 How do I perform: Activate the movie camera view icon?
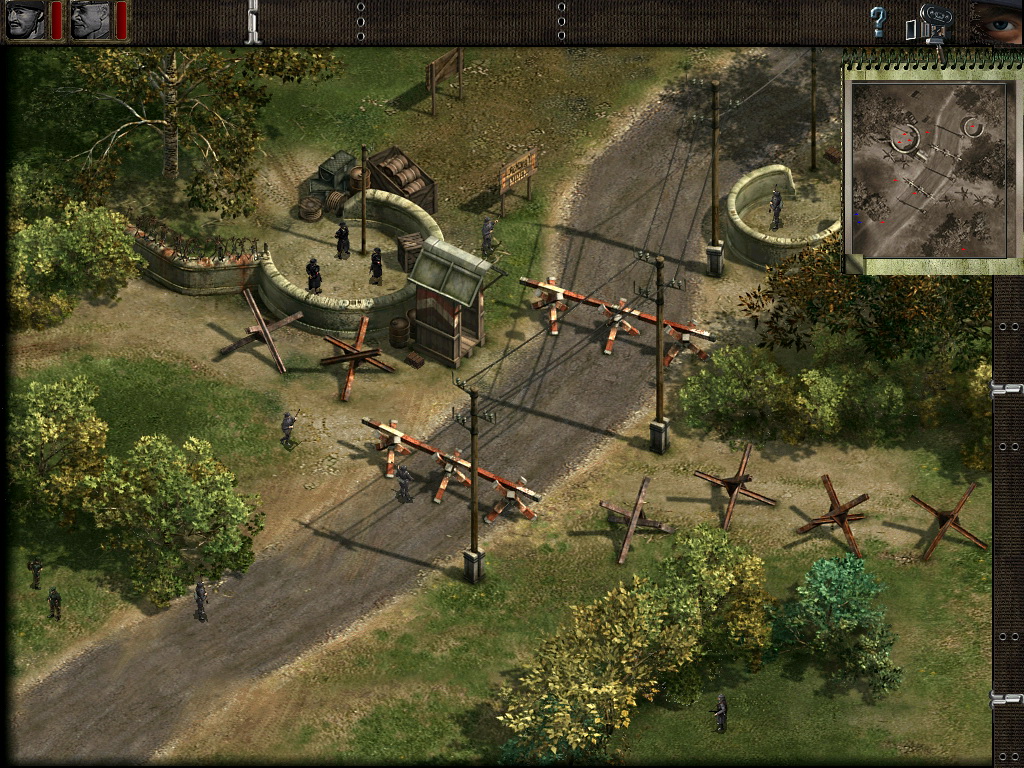932,22
